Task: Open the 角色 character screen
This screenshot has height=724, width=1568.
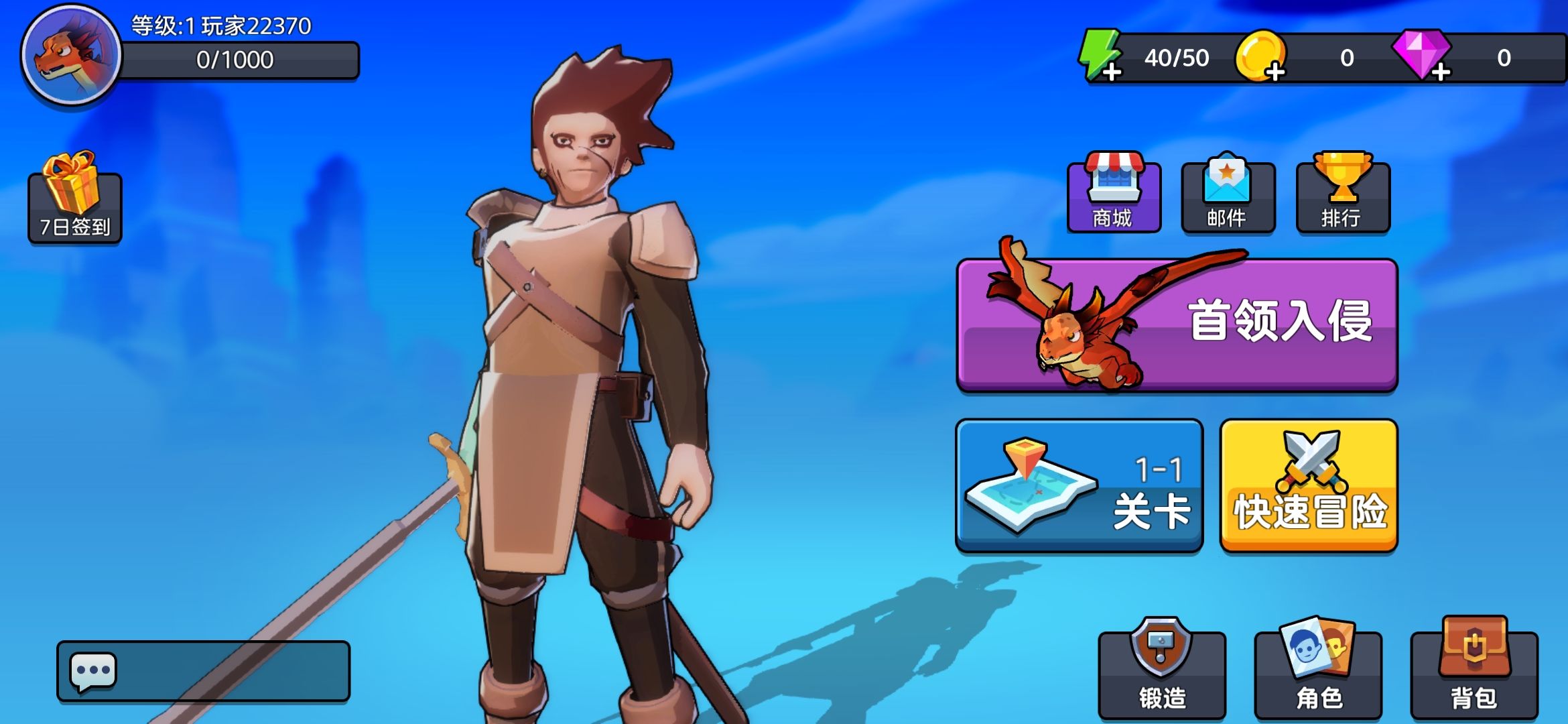Action: tap(1318, 673)
